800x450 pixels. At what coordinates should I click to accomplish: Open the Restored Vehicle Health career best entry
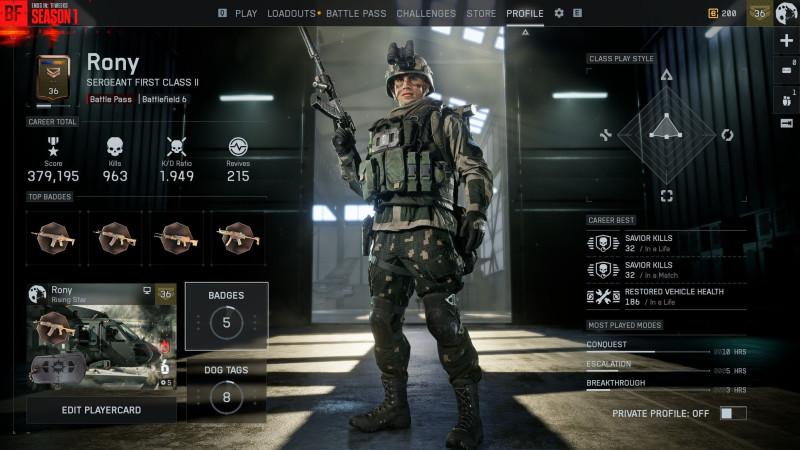665,296
